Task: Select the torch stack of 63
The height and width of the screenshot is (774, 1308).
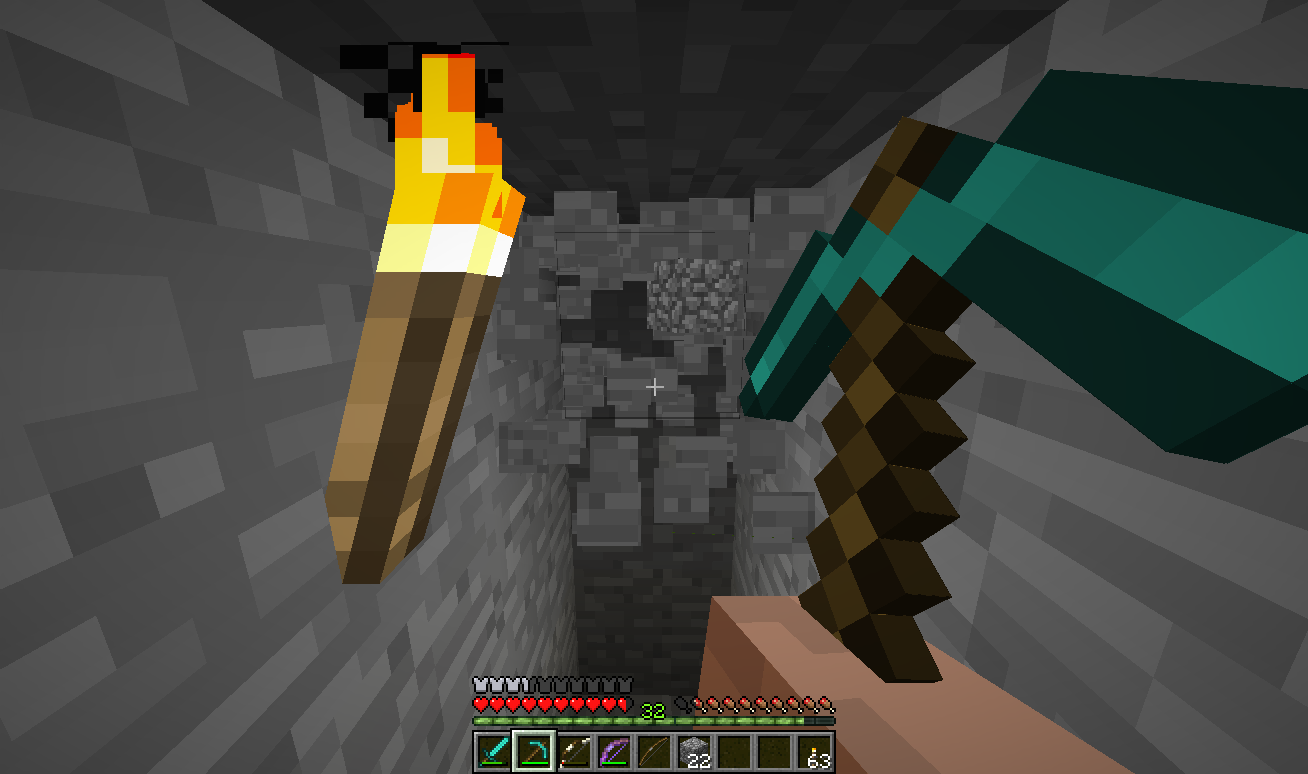Action: [x=815, y=750]
